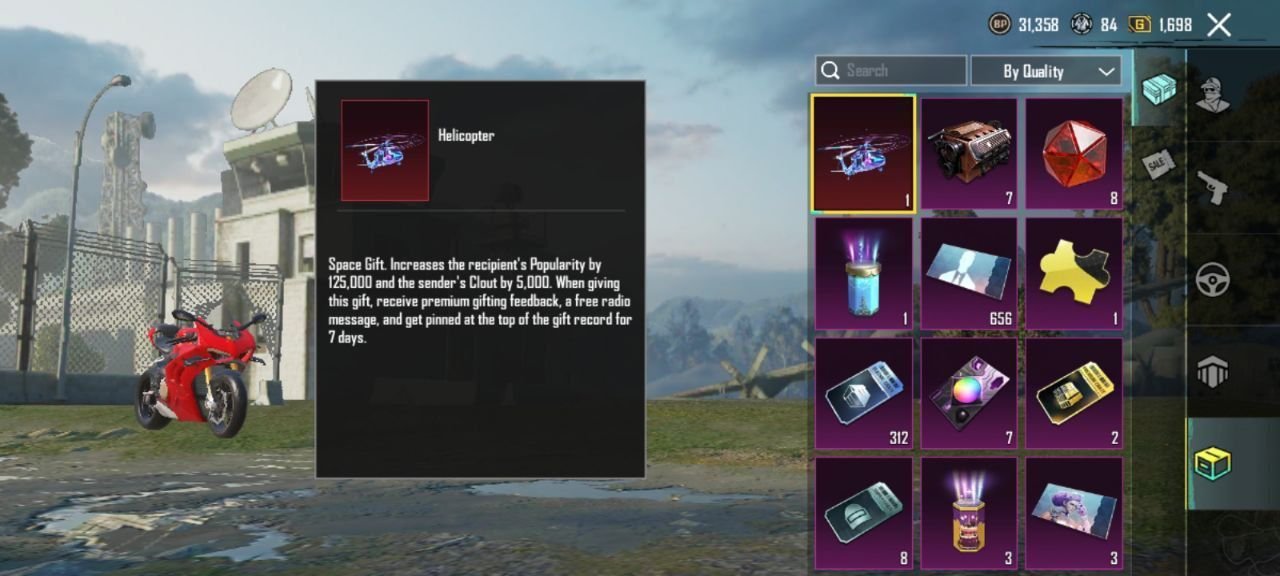Screen dimensions: 1280x576
Task: Pick the gold crate coupon ticket
Action: (1074, 393)
